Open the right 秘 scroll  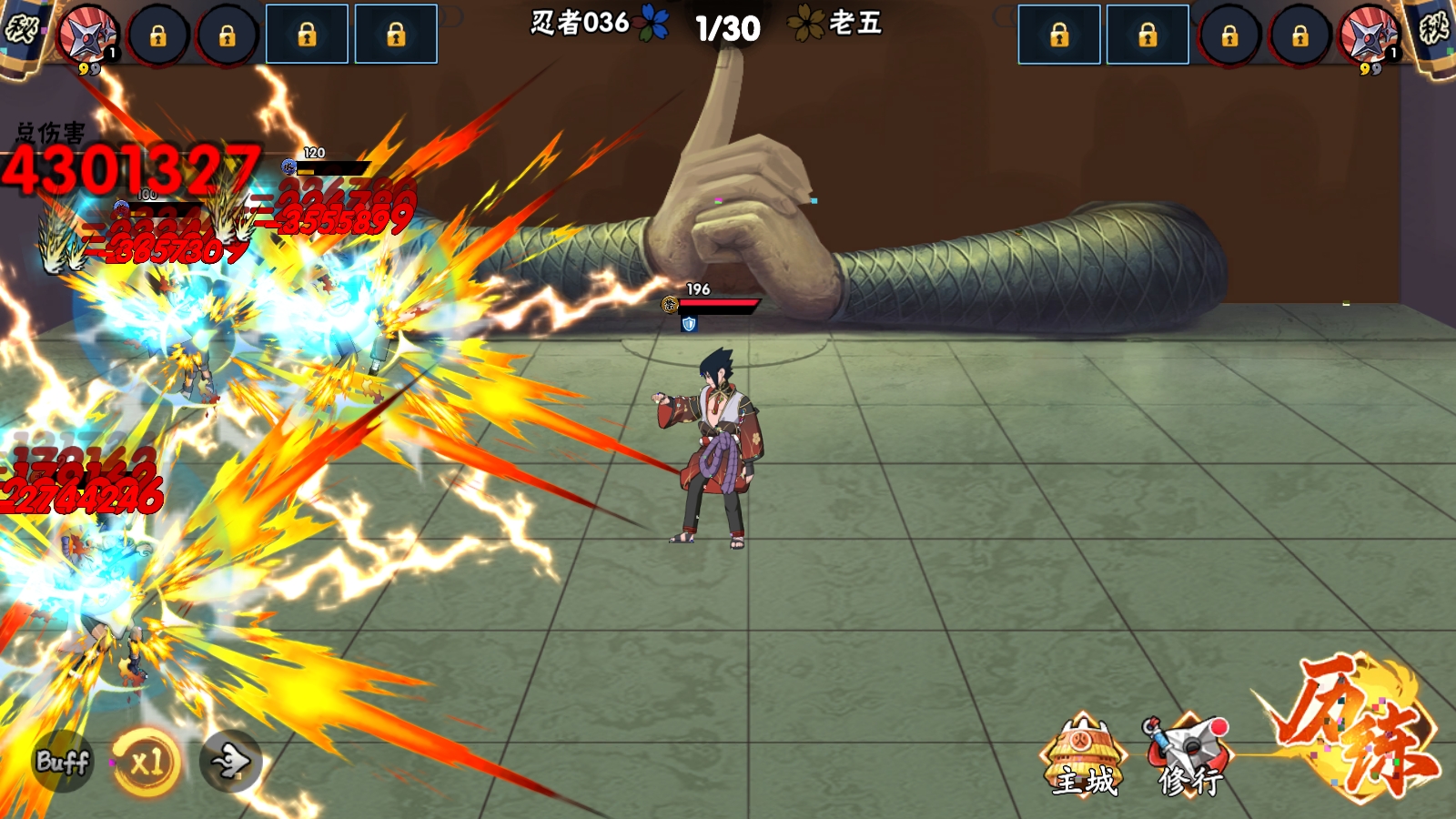1433,32
